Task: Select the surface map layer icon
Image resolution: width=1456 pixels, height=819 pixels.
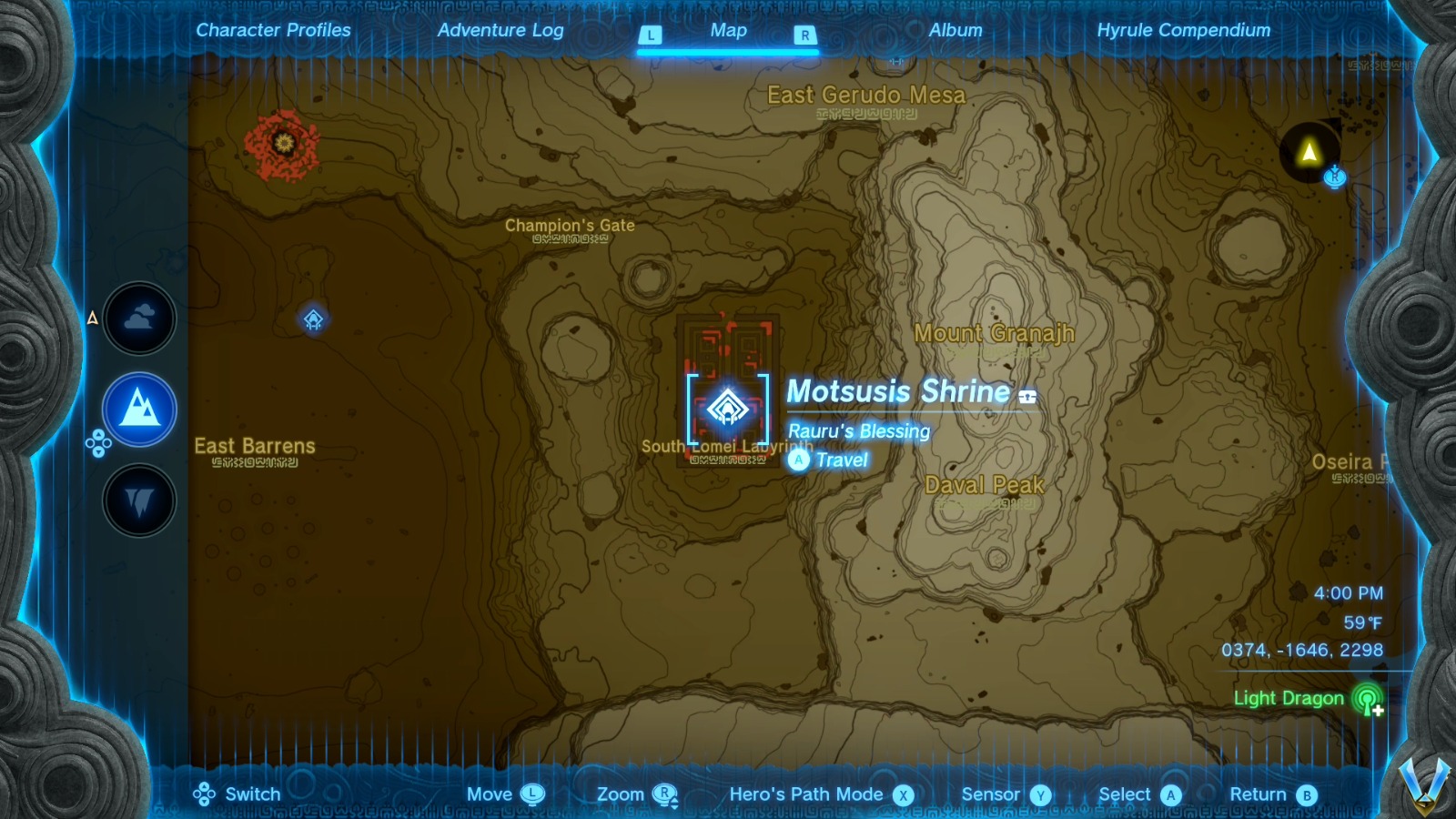Action: coord(139,409)
